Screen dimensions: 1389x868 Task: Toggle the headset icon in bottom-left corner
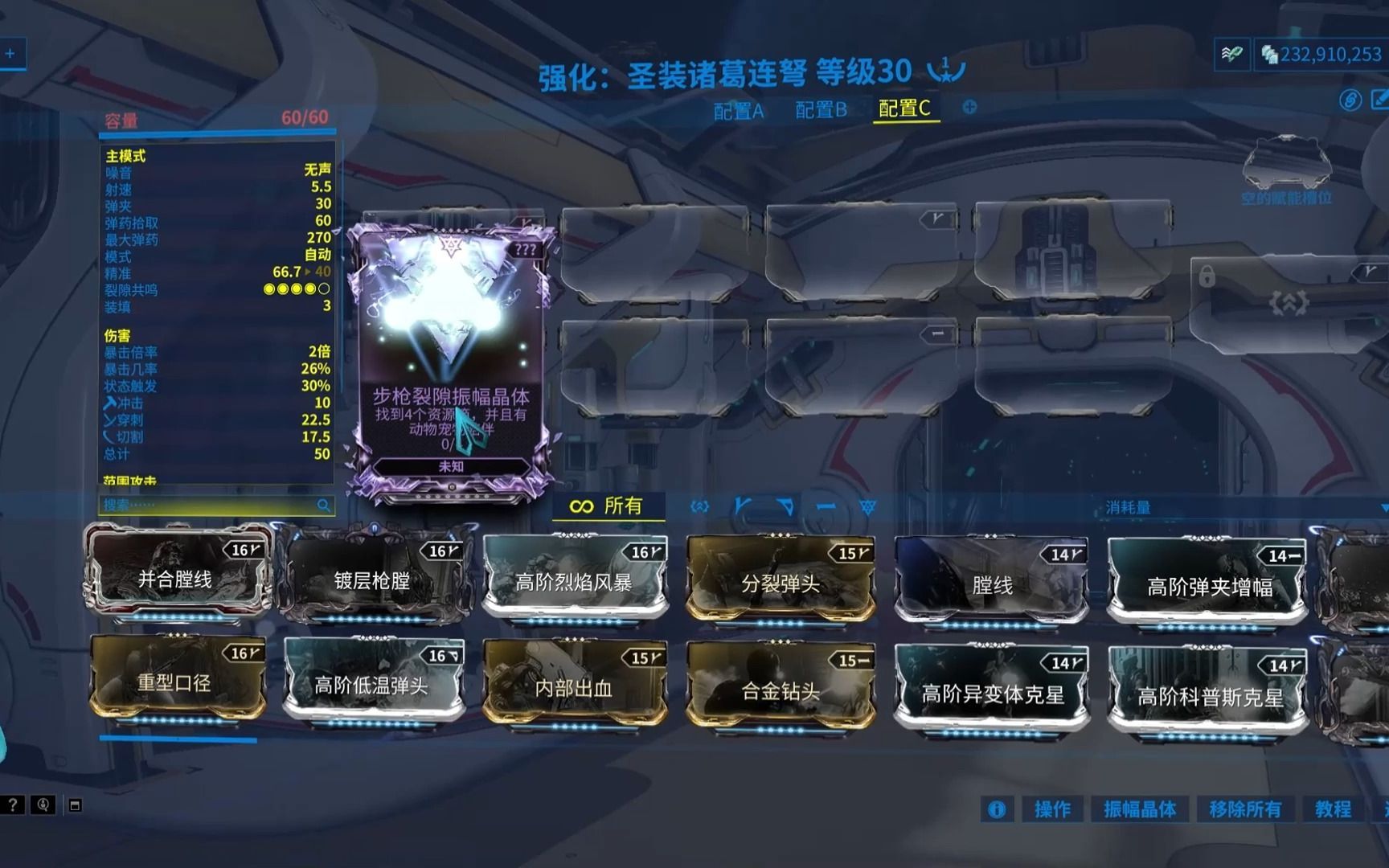point(75,806)
